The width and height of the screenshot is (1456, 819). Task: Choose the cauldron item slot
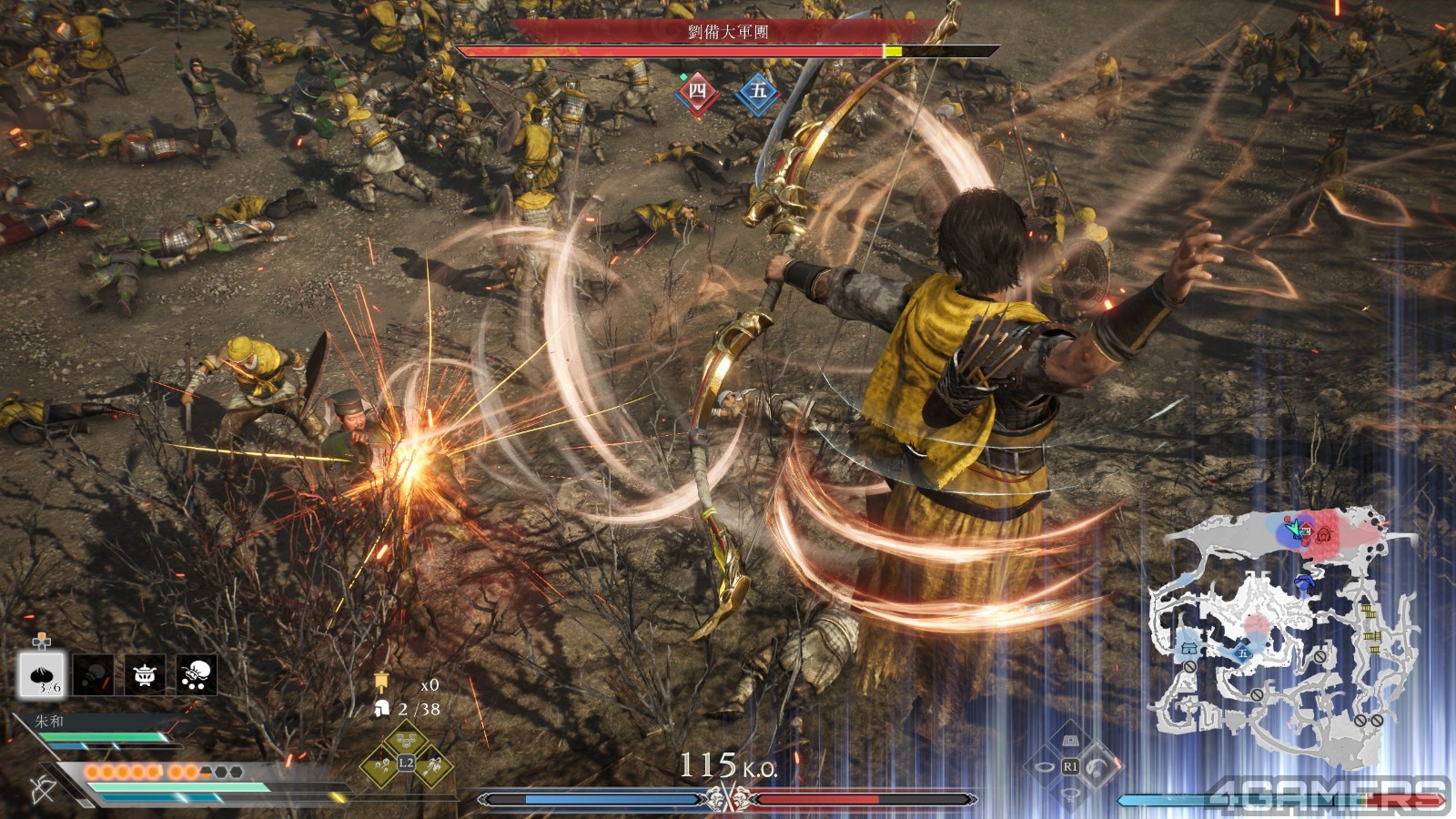tap(145, 674)
